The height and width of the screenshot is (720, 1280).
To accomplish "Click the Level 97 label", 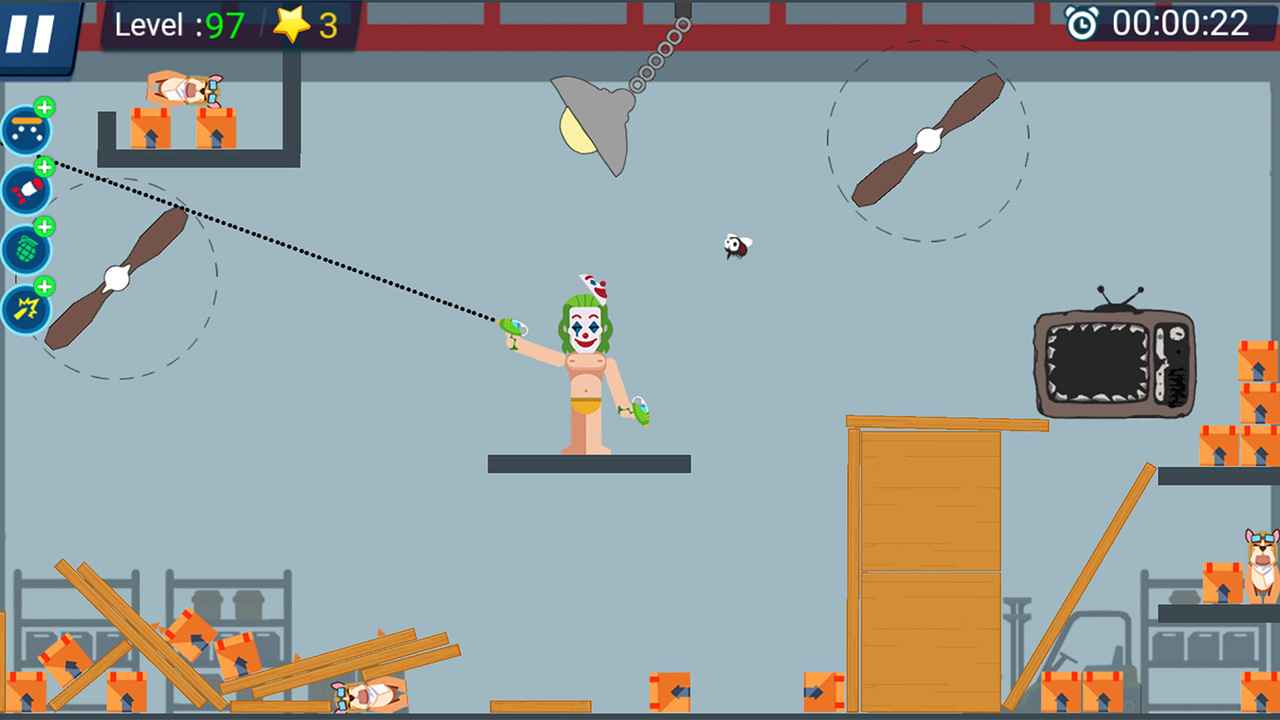I will pos(178,26).
